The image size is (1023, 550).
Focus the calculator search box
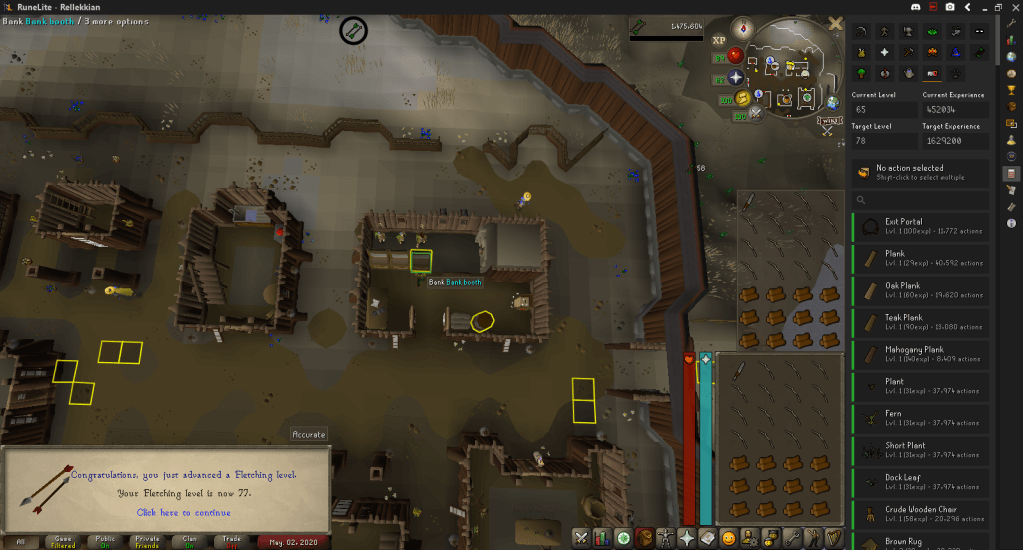tap(920, 201)
